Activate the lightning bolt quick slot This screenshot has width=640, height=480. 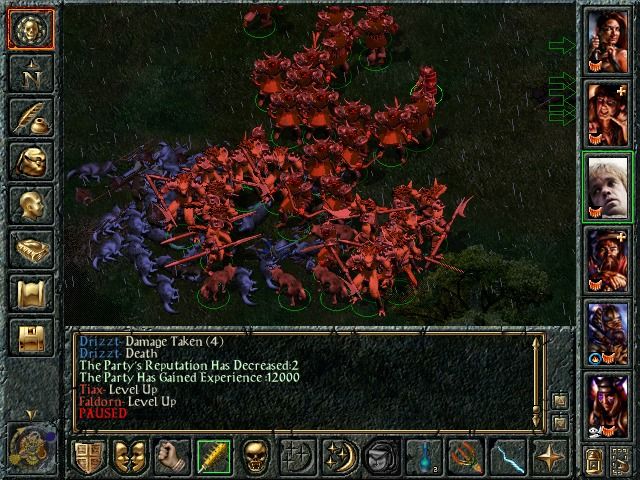pyautogui.click(x=507, y=456)
